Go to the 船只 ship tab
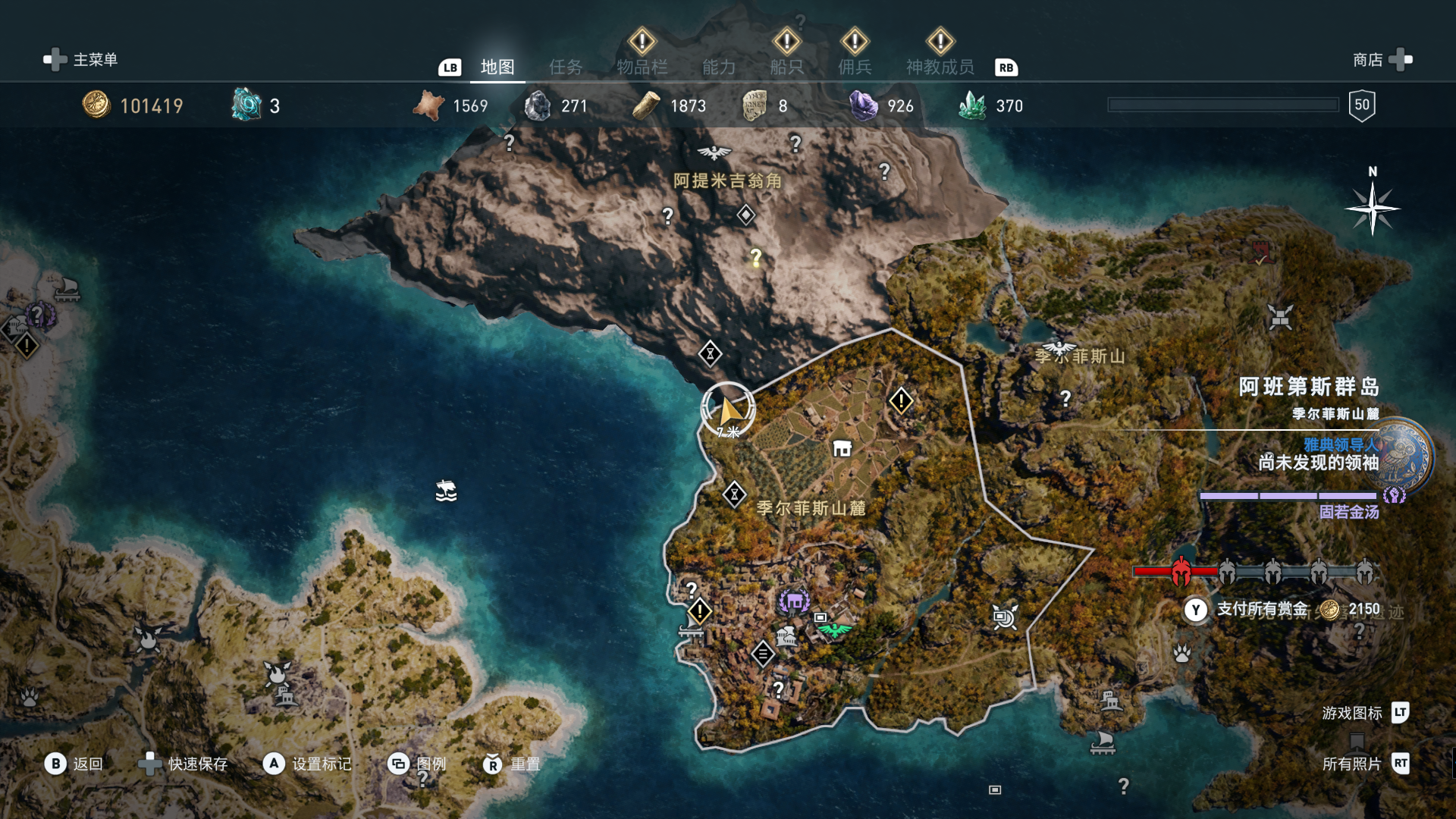 pos(786,67)
